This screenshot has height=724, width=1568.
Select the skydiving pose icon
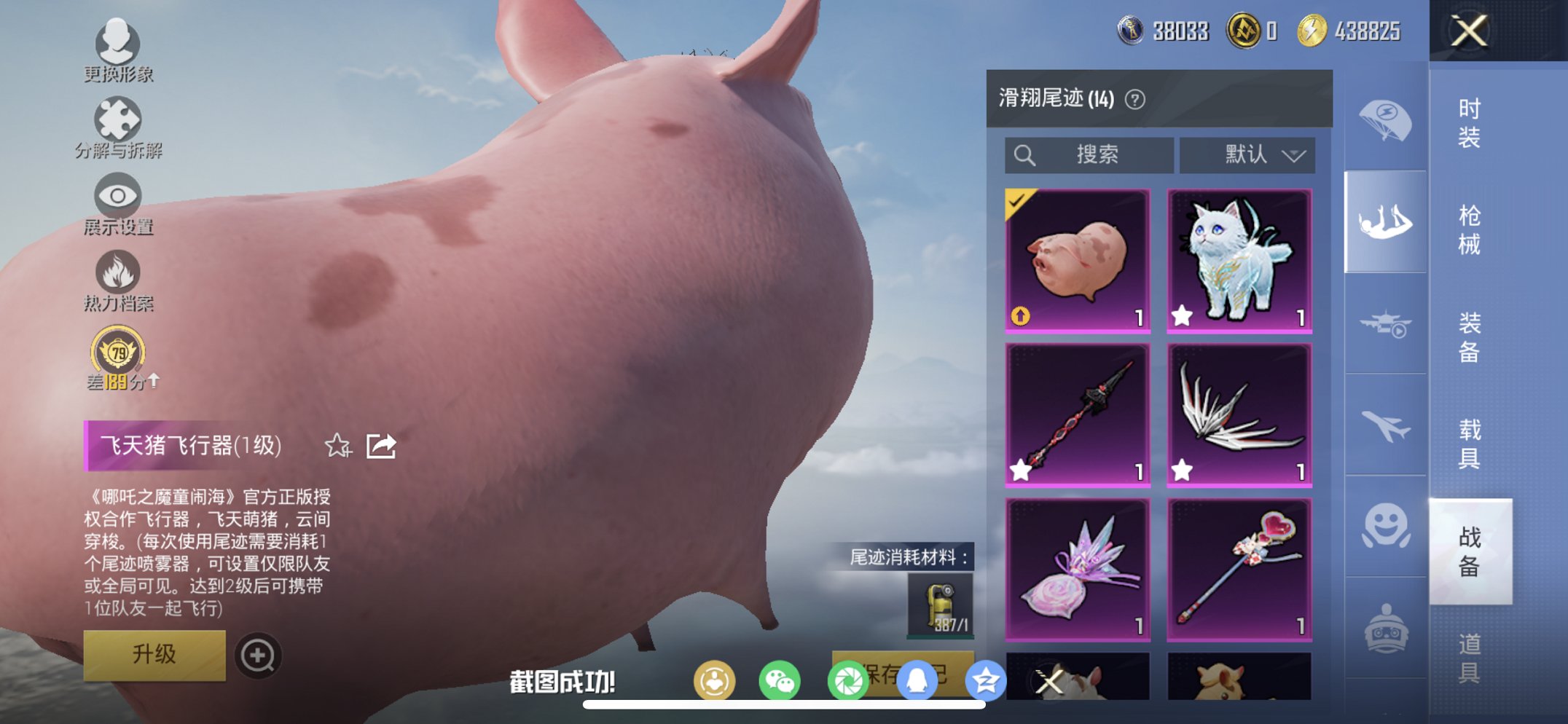1388,219
